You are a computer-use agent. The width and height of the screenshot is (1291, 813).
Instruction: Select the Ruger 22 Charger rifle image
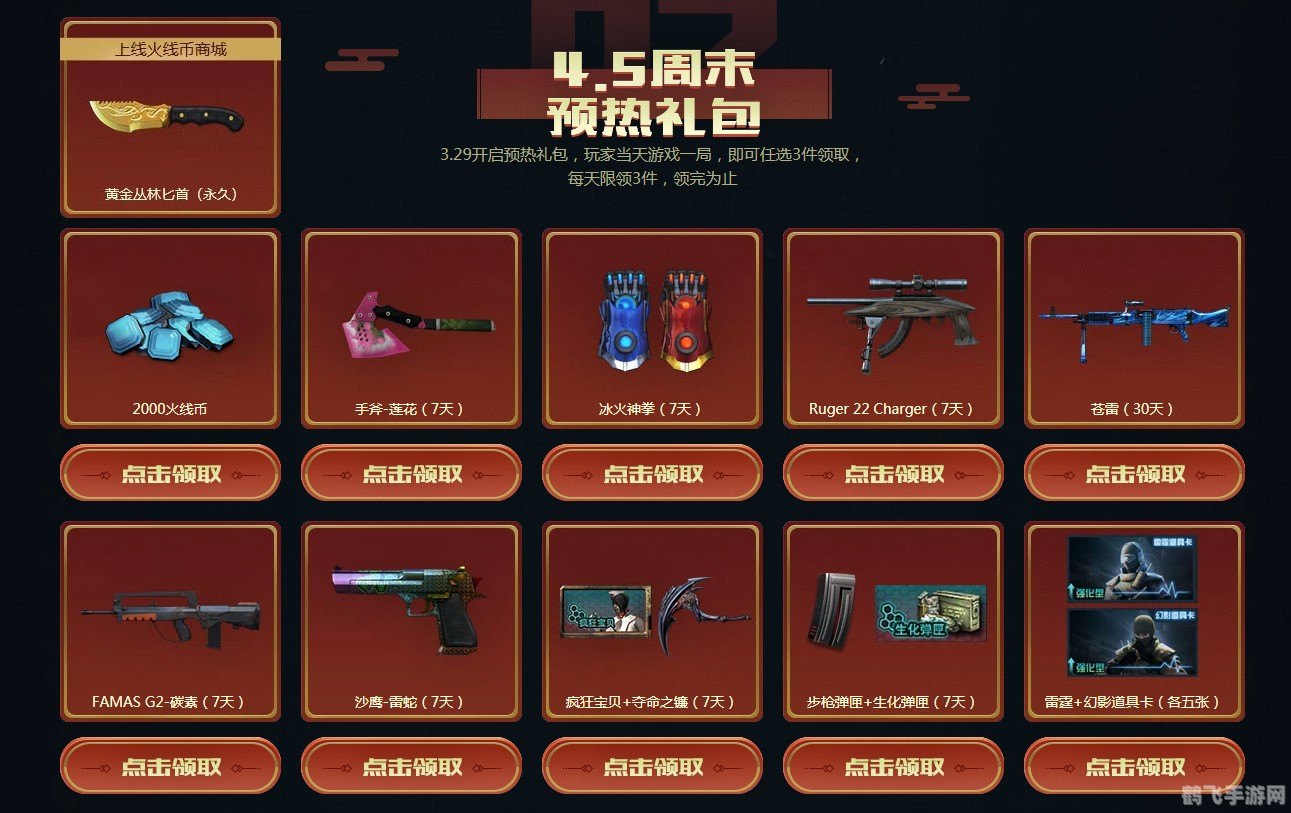893,320
